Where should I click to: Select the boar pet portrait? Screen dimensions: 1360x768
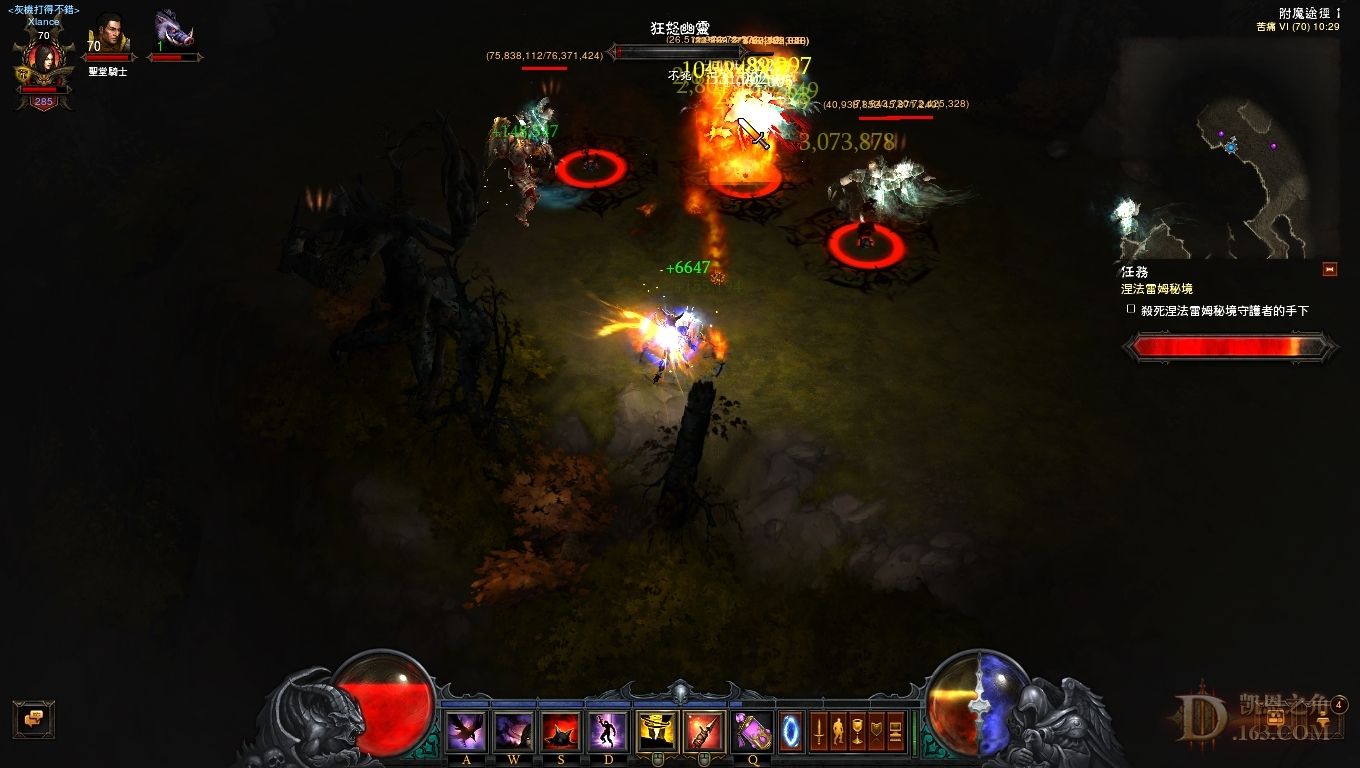(x=174, y=32)
